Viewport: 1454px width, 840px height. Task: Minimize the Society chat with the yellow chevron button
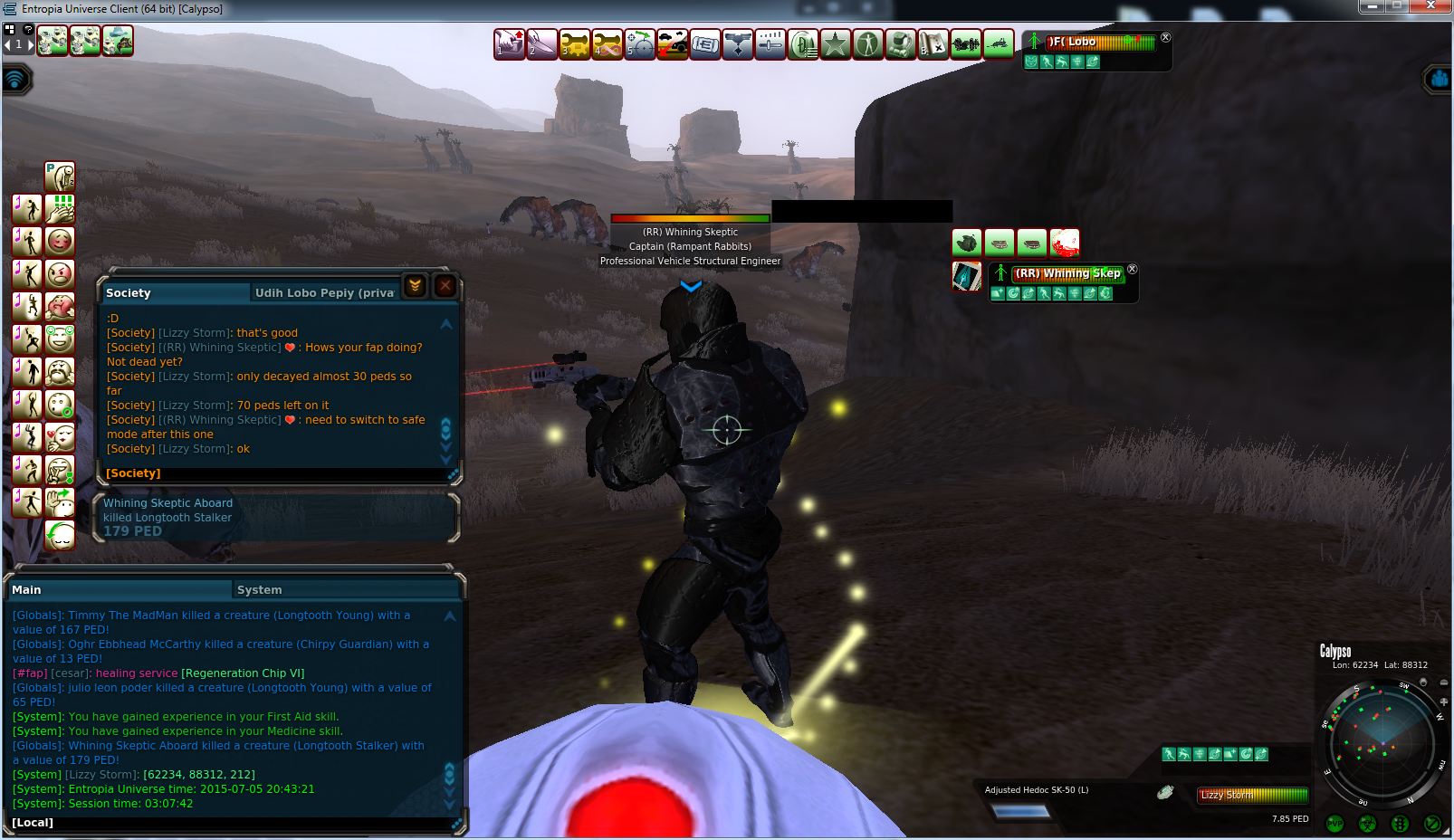coord(415,286)
